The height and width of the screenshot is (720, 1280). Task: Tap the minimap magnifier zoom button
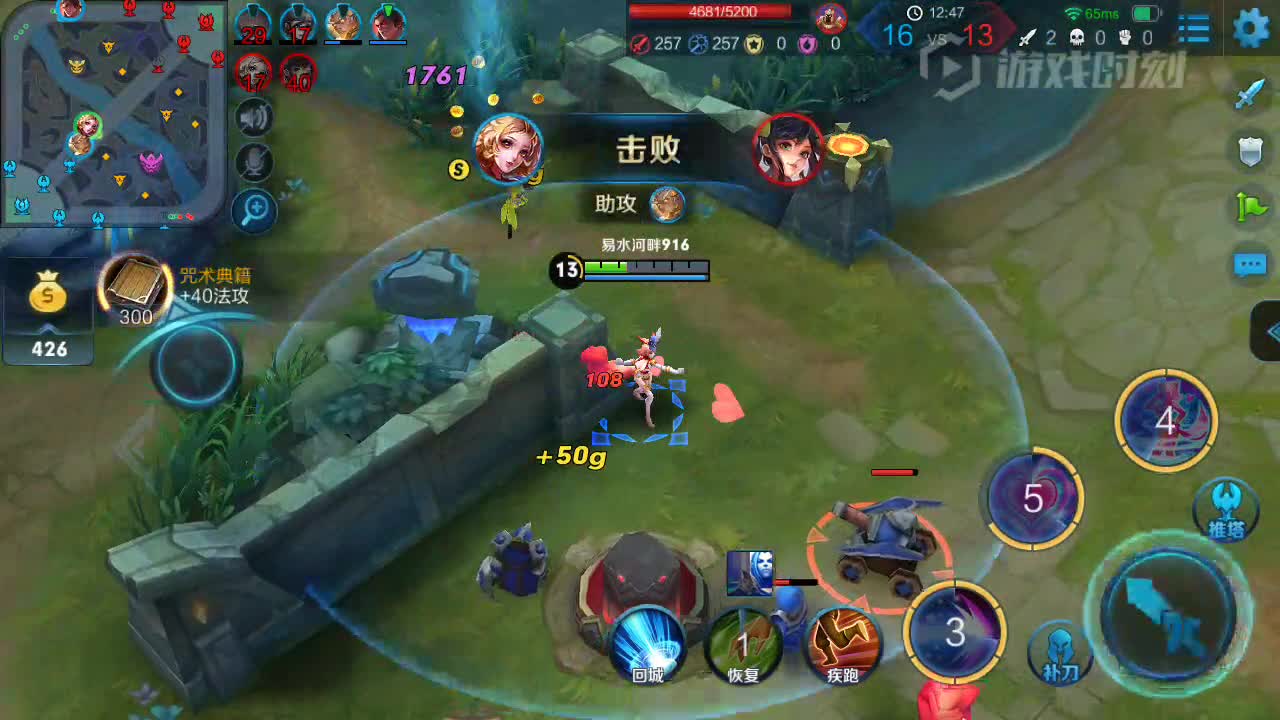click(255, 209)
